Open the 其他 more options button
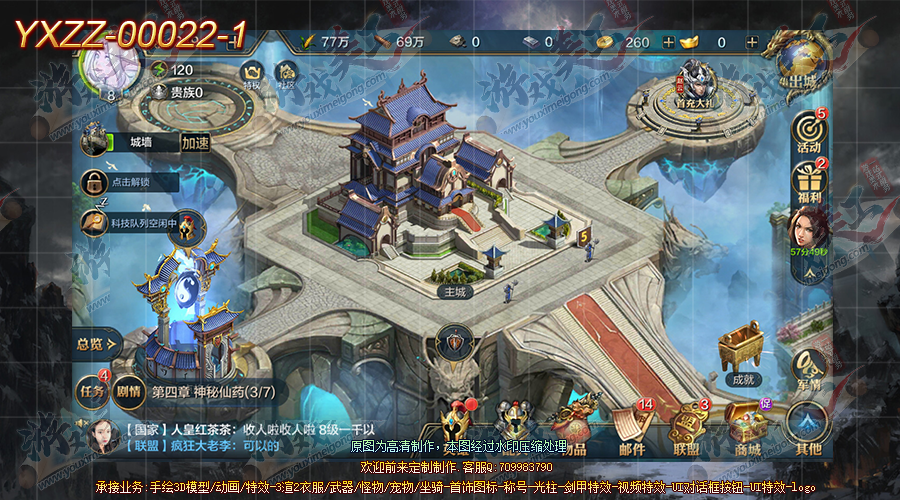The image size is (900, 500). [808, 427]
